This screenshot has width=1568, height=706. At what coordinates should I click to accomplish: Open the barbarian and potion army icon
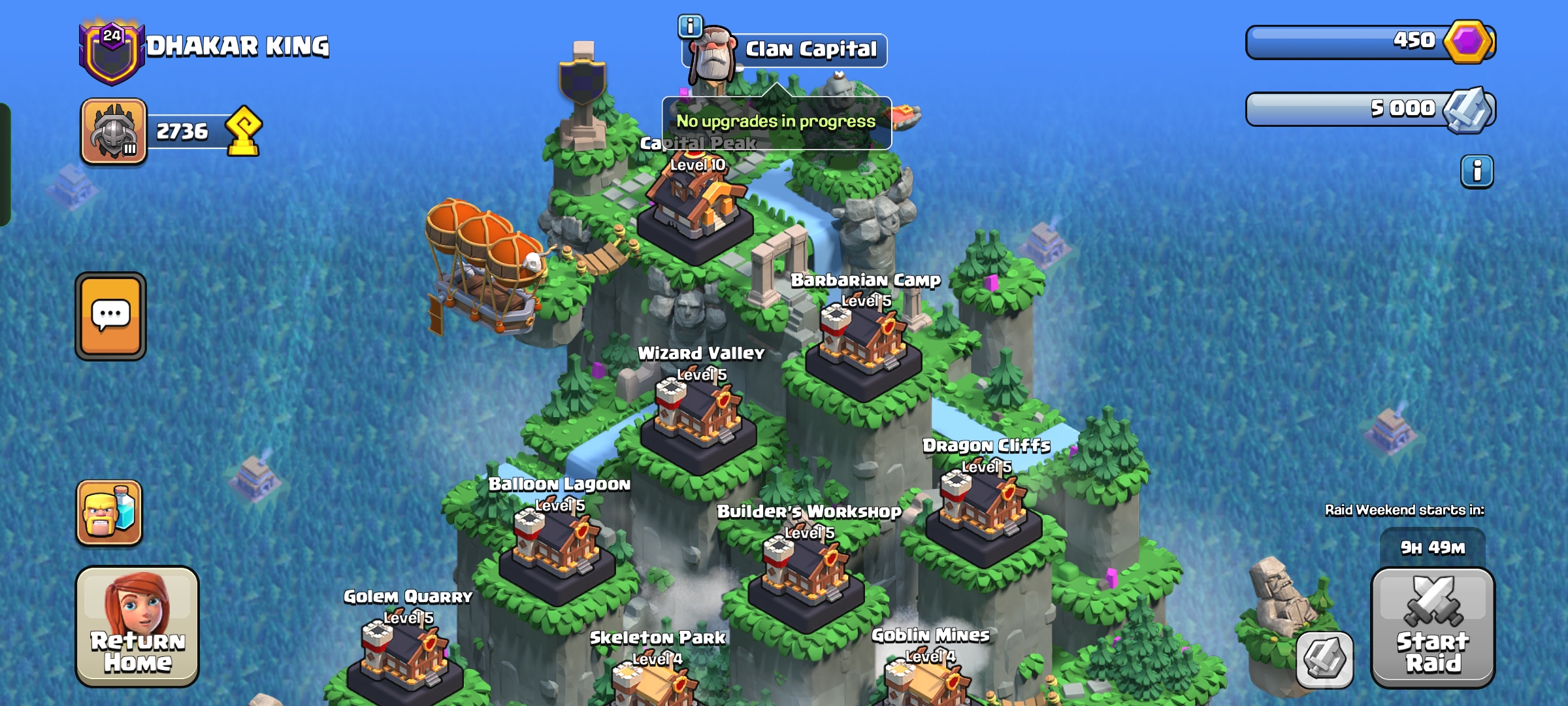[x=109, y=513]
